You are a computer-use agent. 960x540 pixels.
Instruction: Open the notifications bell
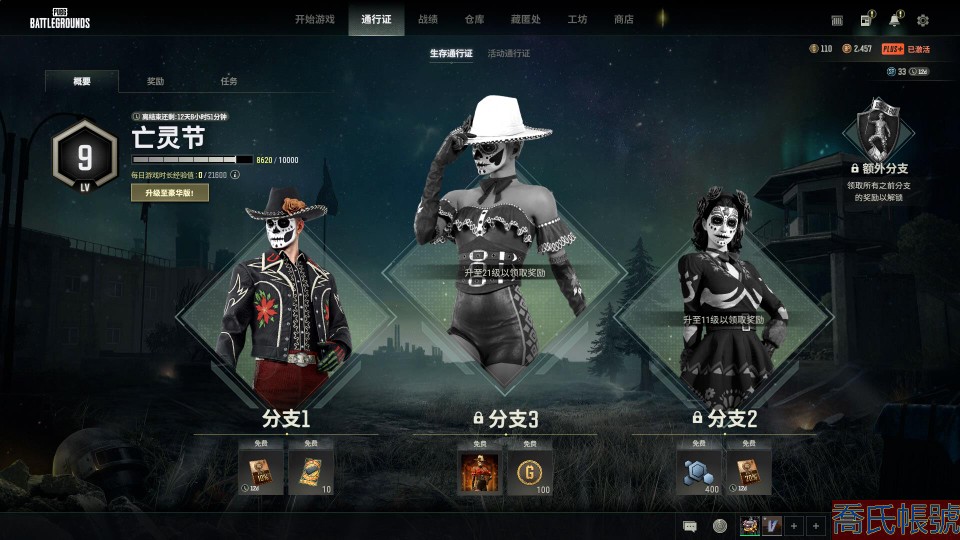[895, 20]
